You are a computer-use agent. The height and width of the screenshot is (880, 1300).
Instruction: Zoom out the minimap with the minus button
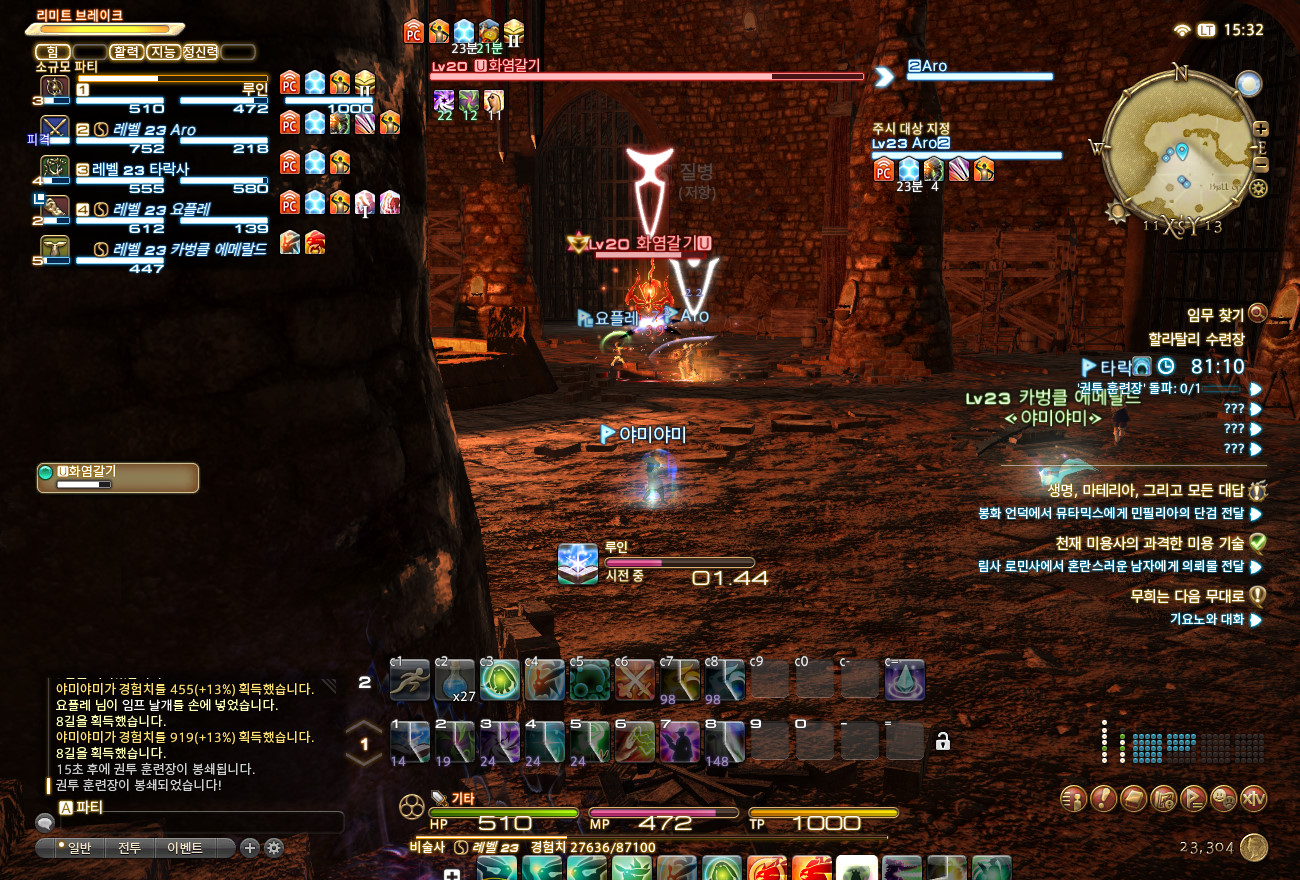pos(1261,165)
